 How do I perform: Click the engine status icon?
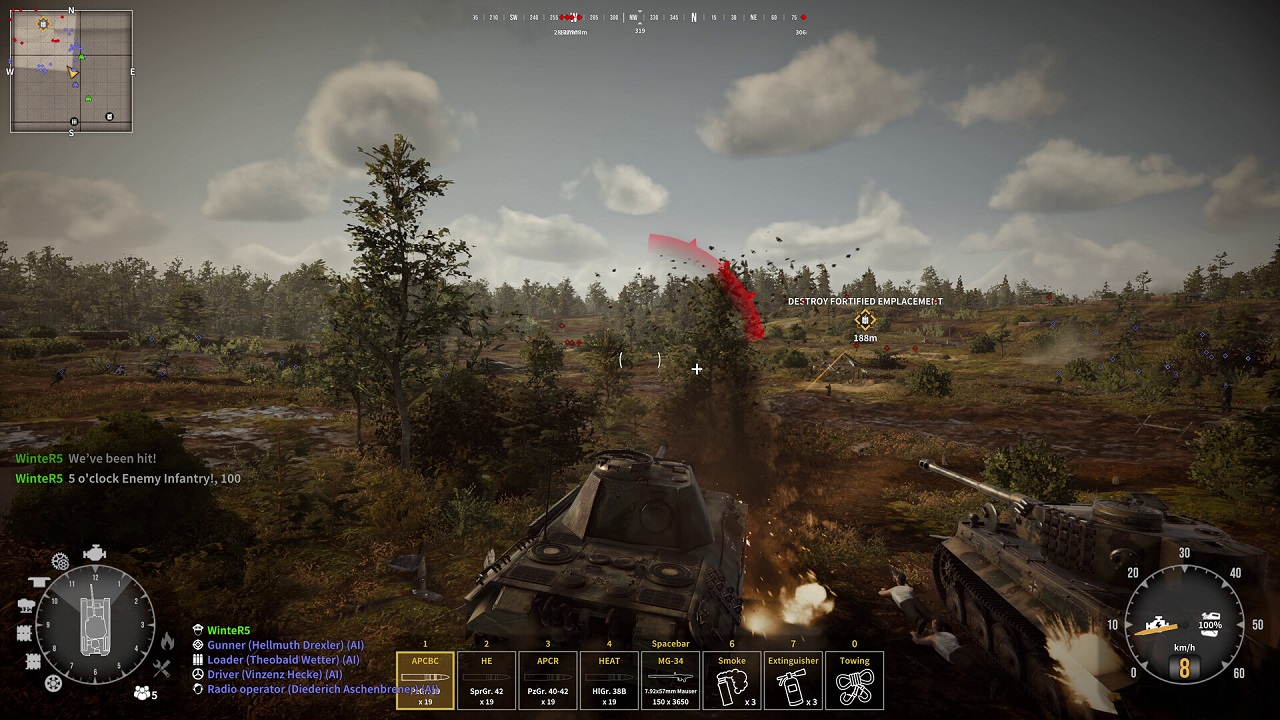click(x=95, y=551)
